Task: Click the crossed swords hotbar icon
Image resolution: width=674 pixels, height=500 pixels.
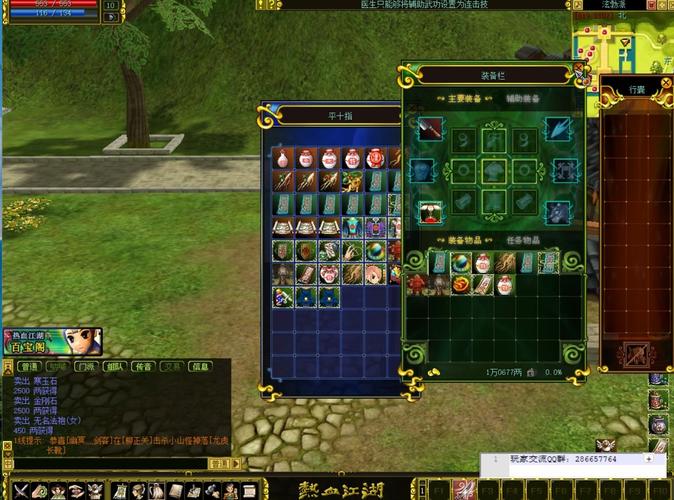Action: click(18, 491)
